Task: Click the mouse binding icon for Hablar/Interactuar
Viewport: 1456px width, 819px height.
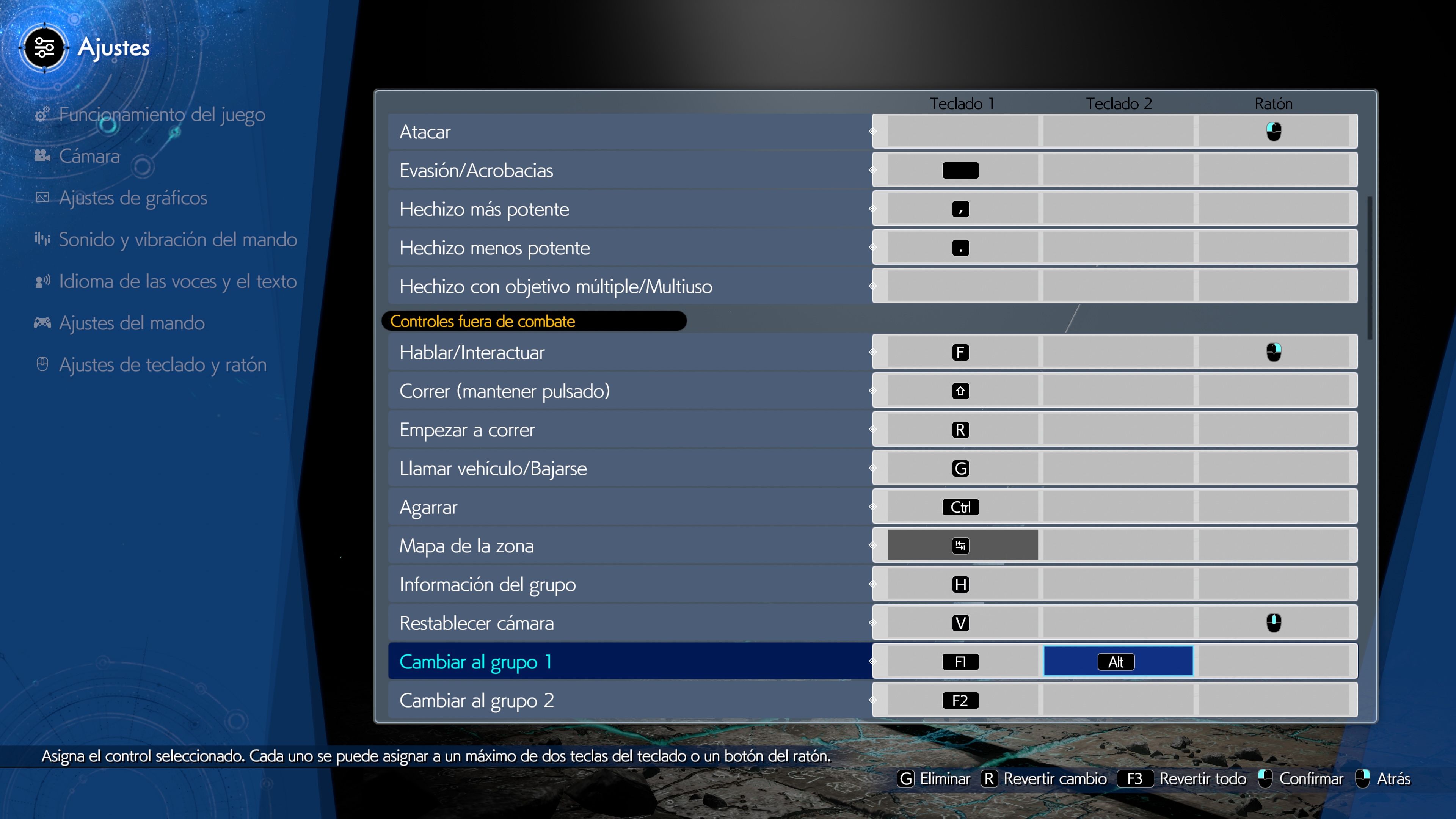Action: pyautogui.click(x=1274, y=351)
